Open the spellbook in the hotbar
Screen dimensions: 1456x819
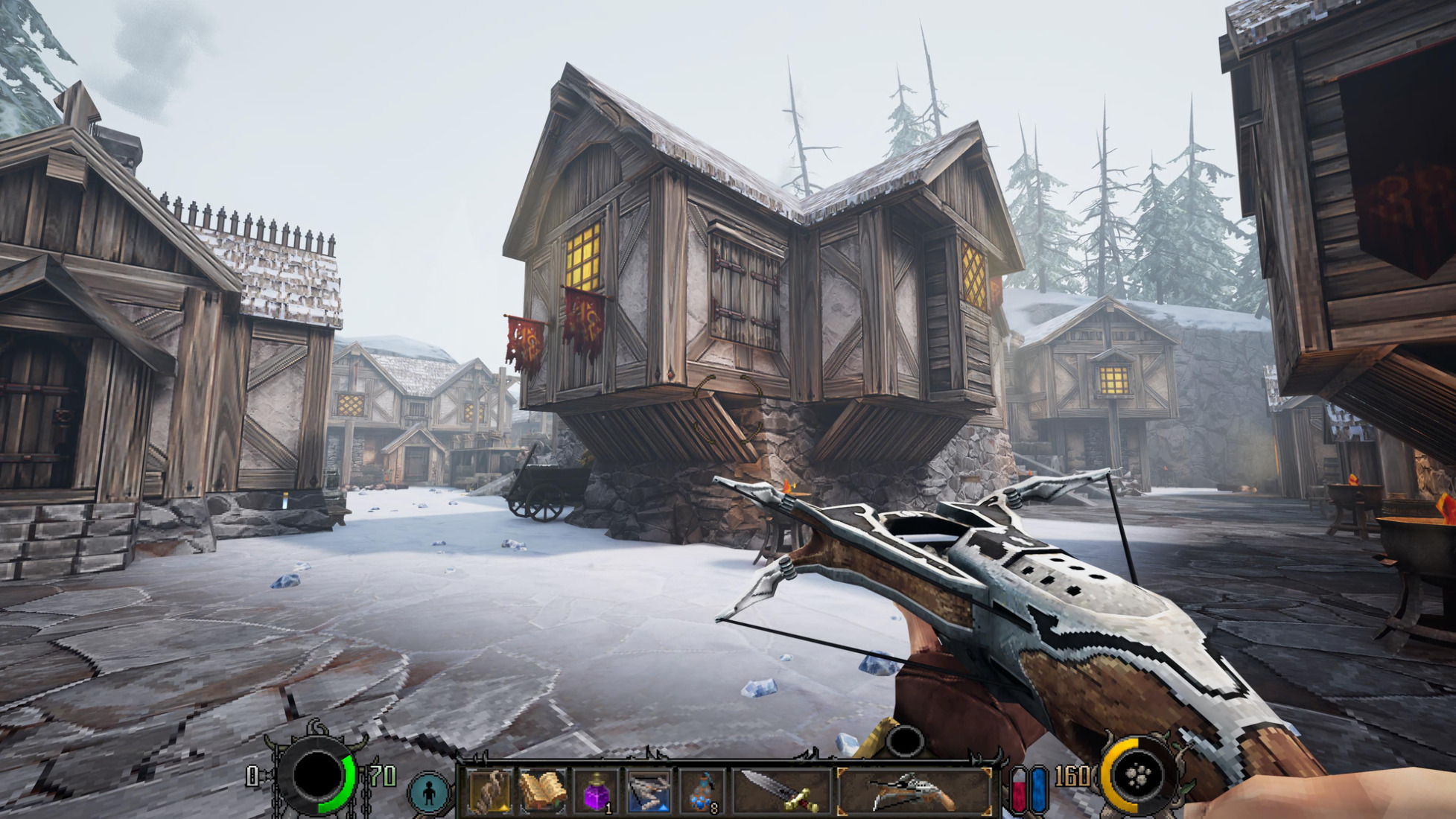[543, 791]
